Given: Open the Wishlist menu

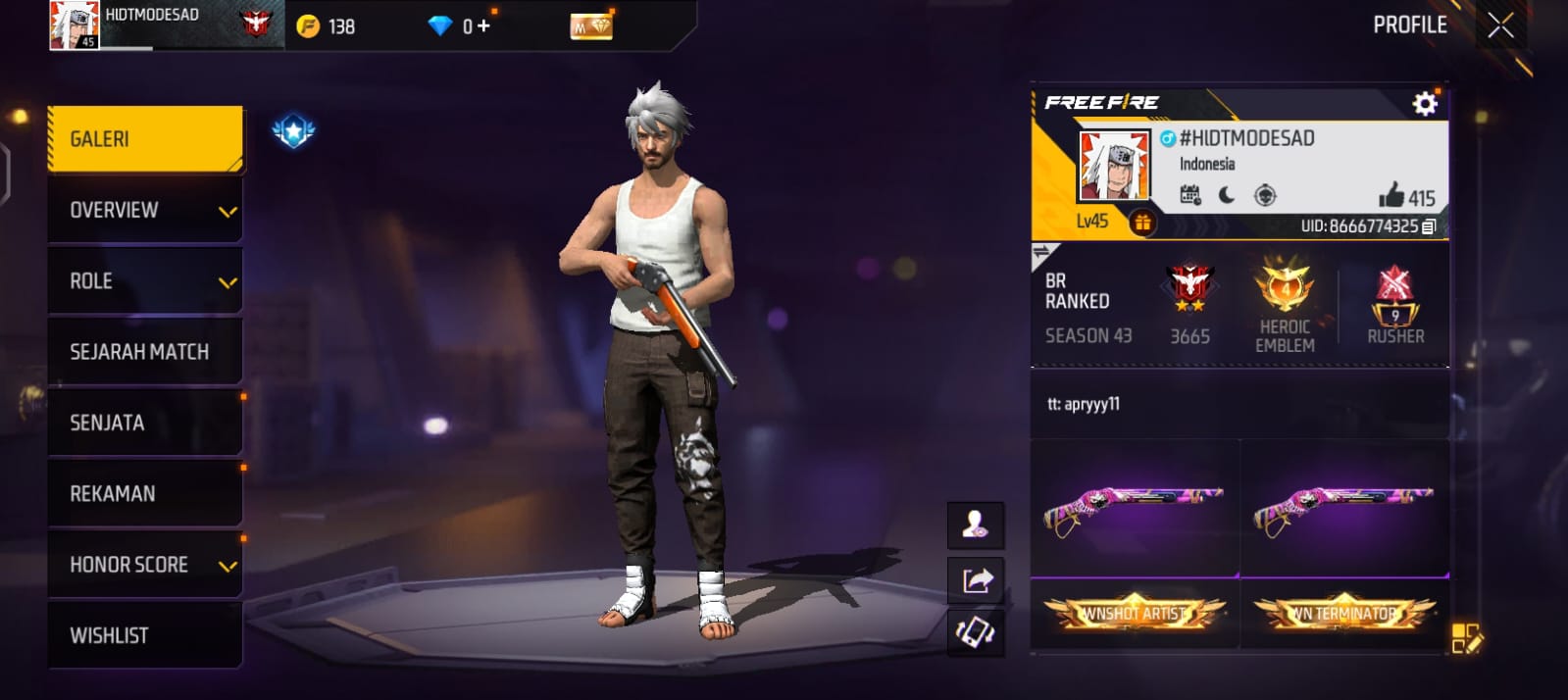Looking at the screenshot, I should (145, 635).
